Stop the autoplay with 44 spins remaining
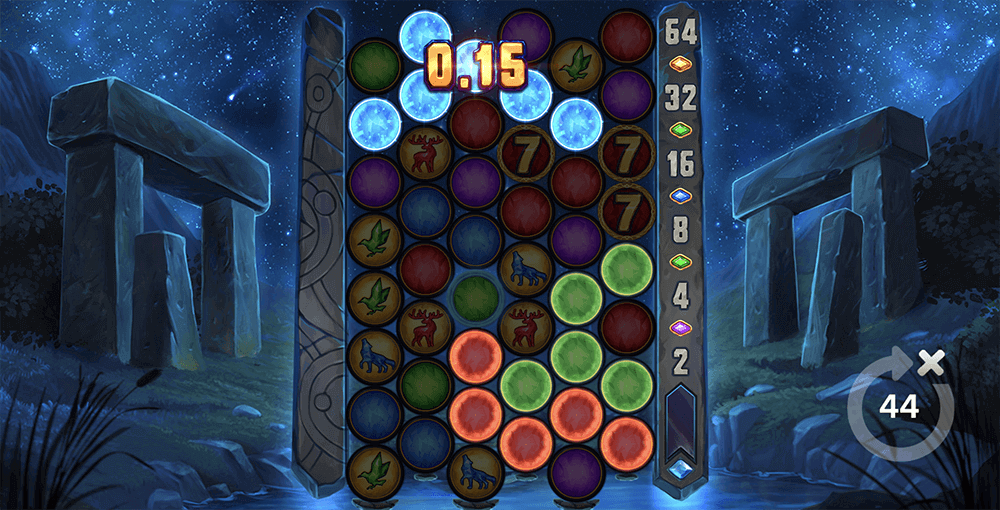 pos(897,405)
